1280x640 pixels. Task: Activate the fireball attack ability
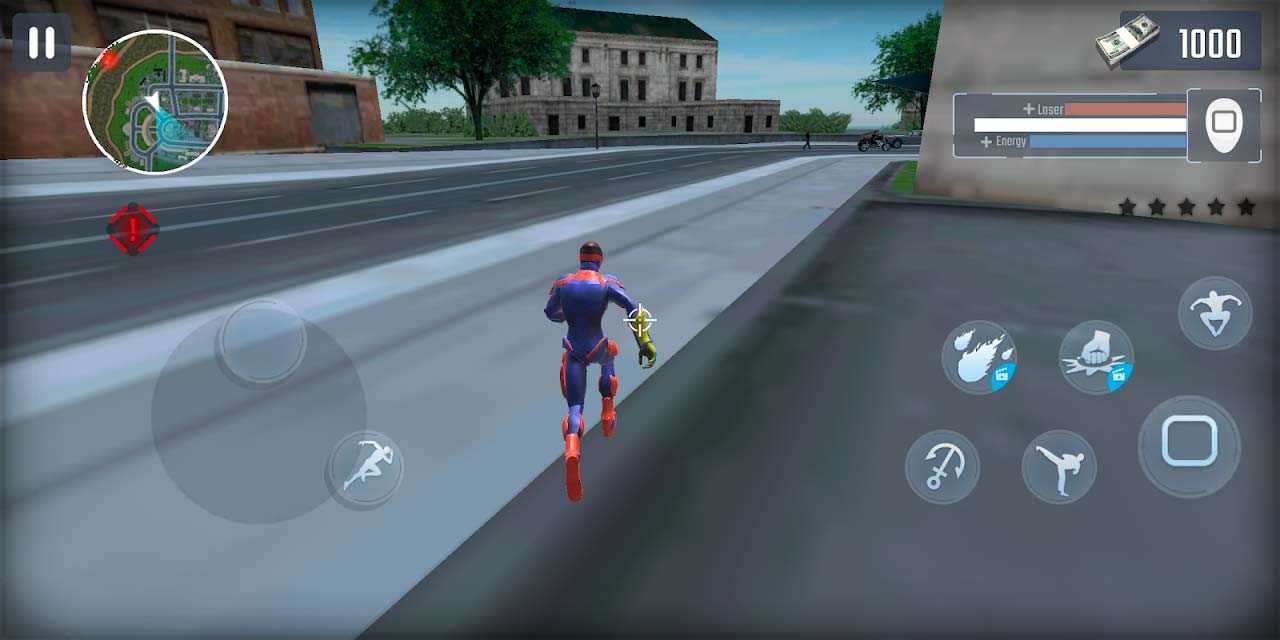pos(979,358)
